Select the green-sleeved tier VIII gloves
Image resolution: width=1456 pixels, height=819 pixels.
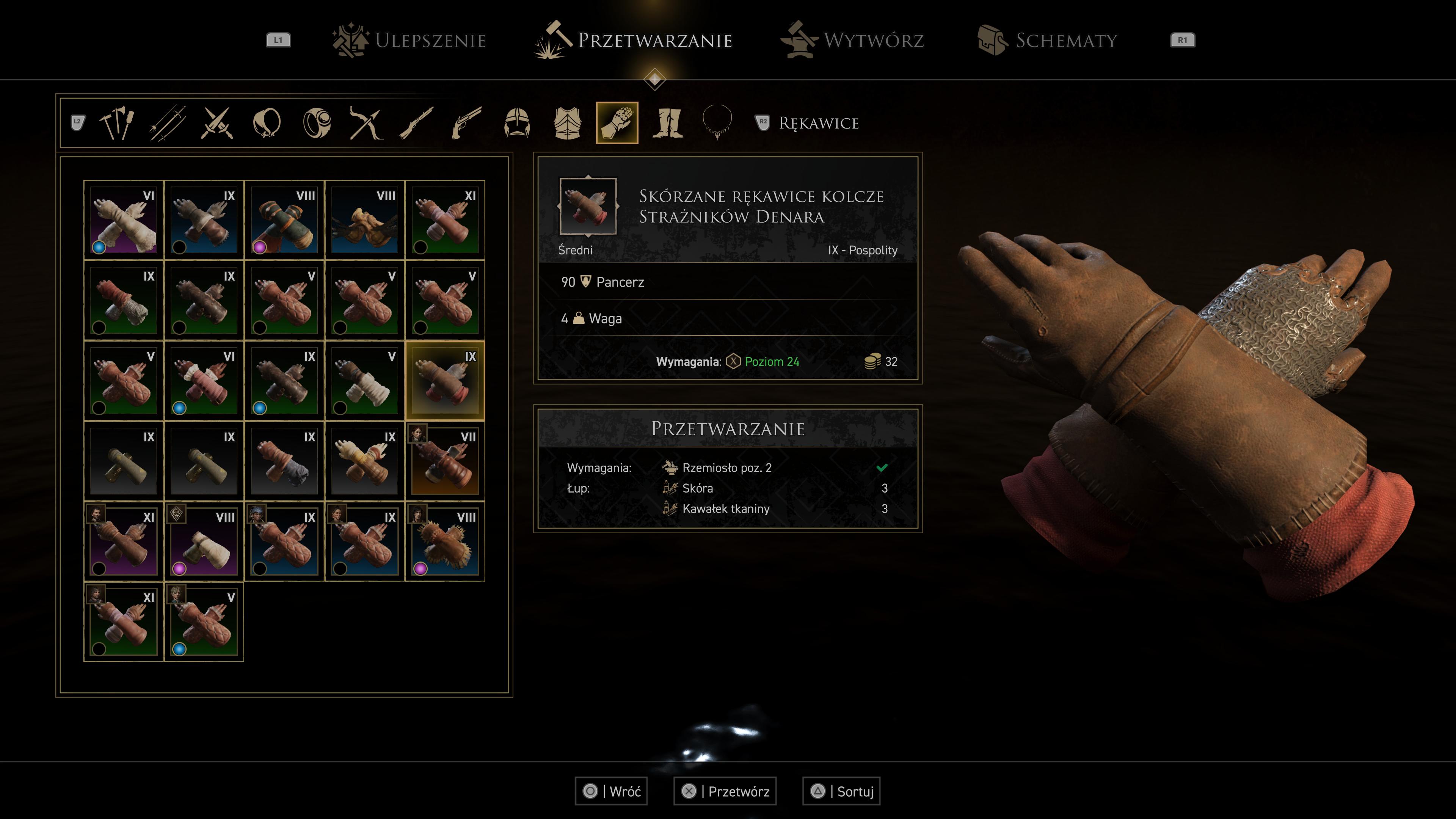pyautogui.click(x=284, y=220)
